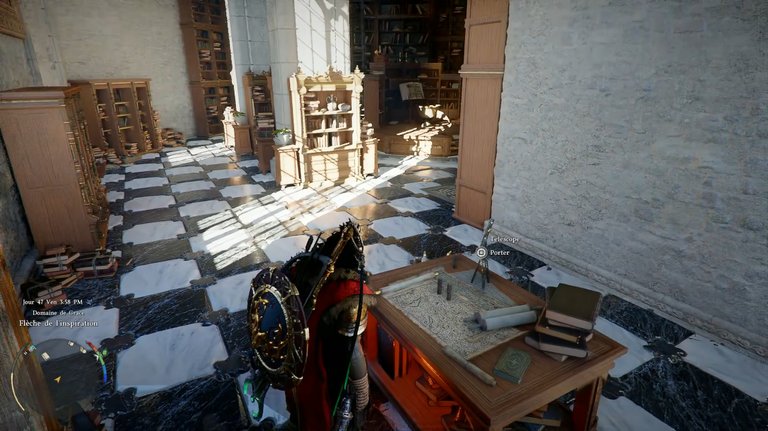The image size is (768, 431).
Task: Select the Flèche de l'inspiration label
Action: [59, 322]
